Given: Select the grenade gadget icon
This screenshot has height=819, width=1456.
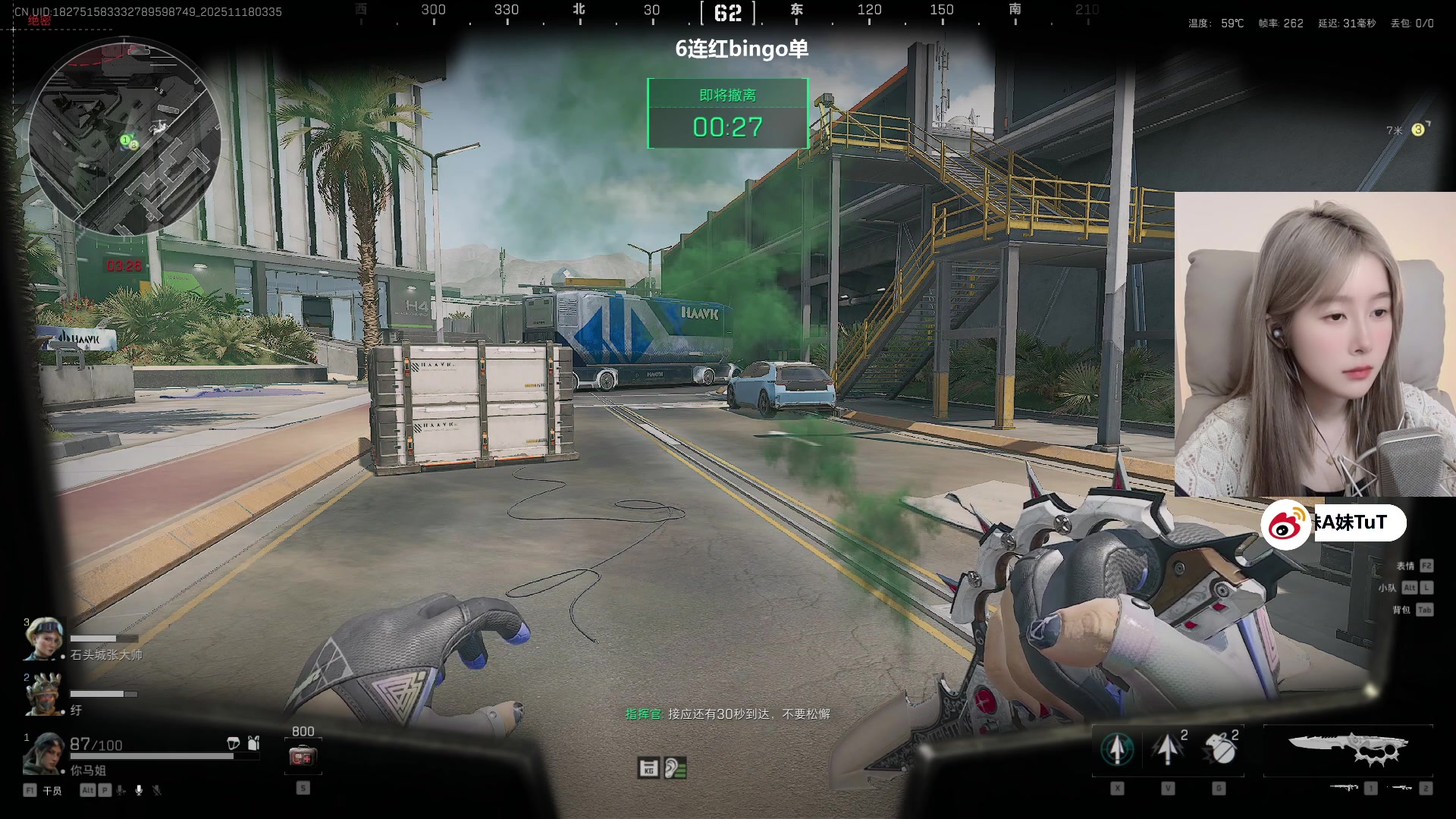Looking at the screenshot, I should (1220, 749).
